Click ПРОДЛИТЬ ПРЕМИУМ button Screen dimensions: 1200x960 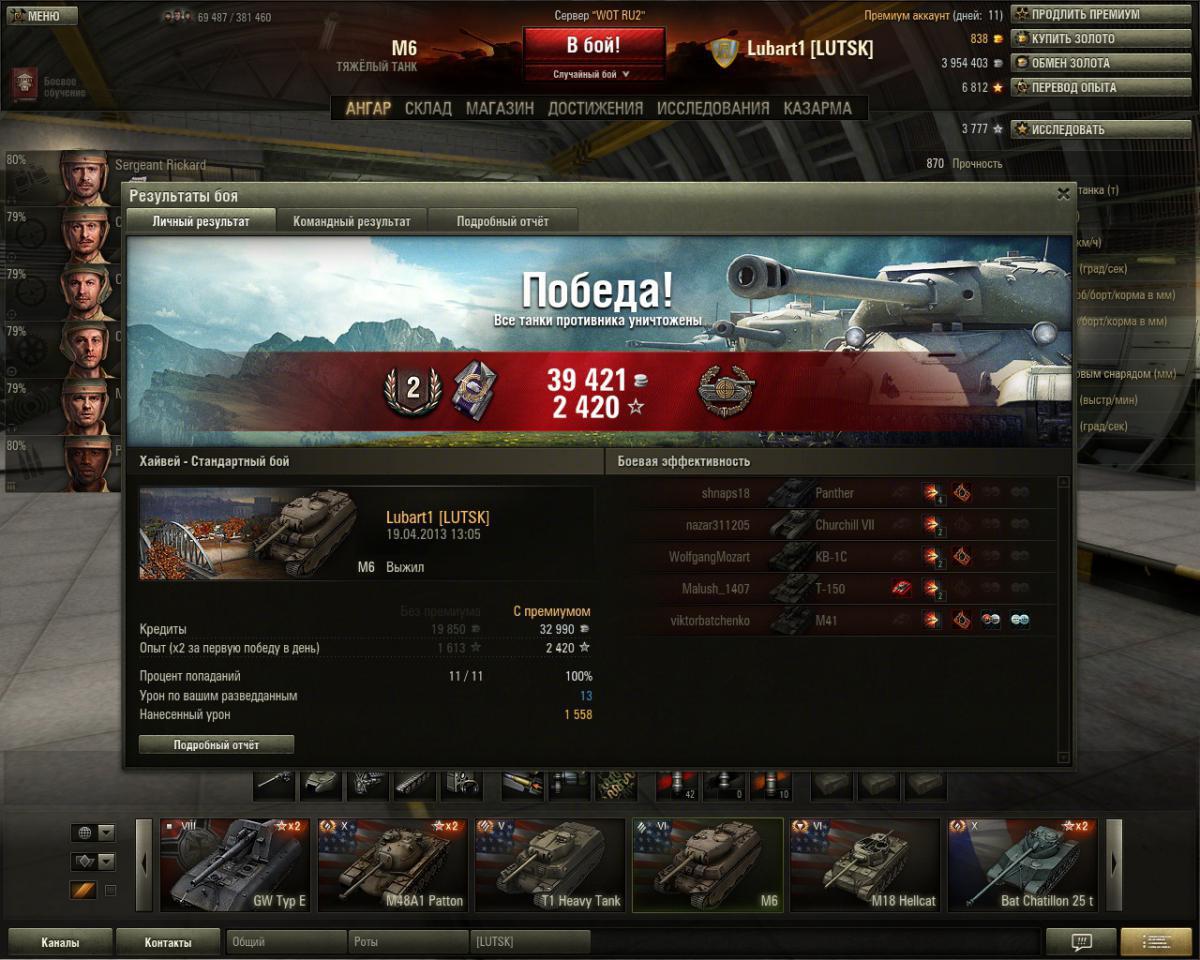1076,15
